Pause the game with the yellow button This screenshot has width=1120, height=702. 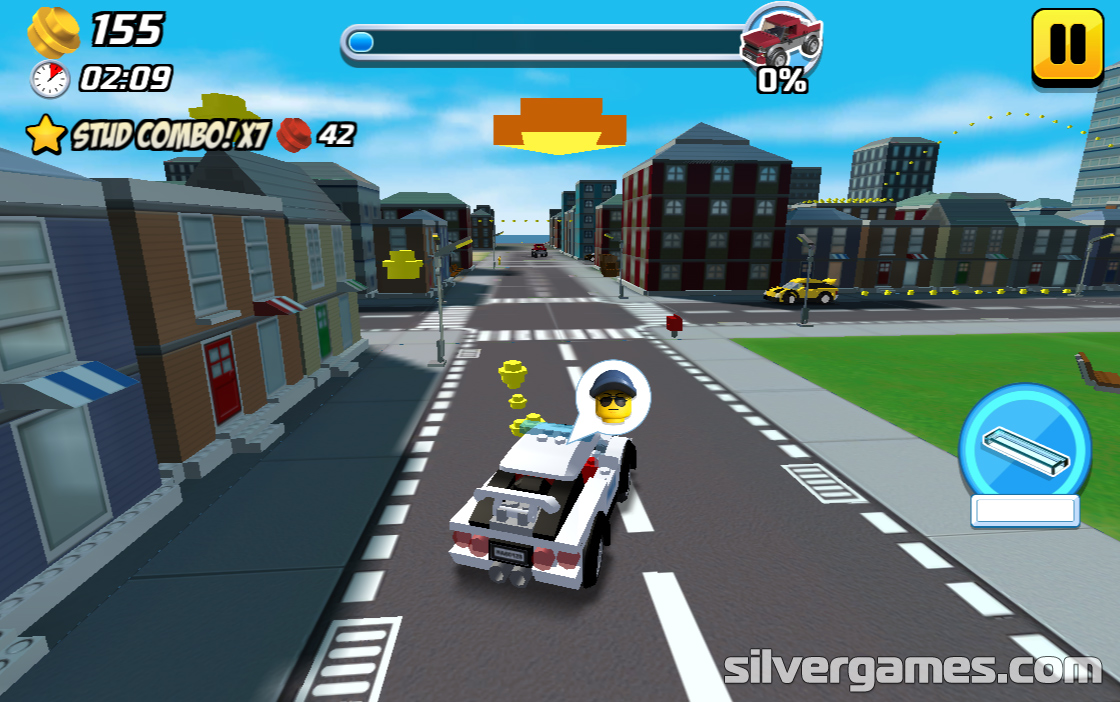click(x=1067, y=45)
